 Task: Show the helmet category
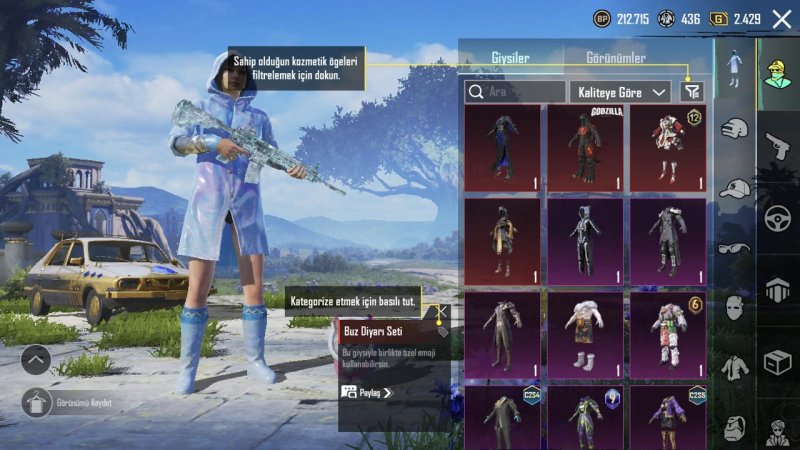(x=778, y=290)
